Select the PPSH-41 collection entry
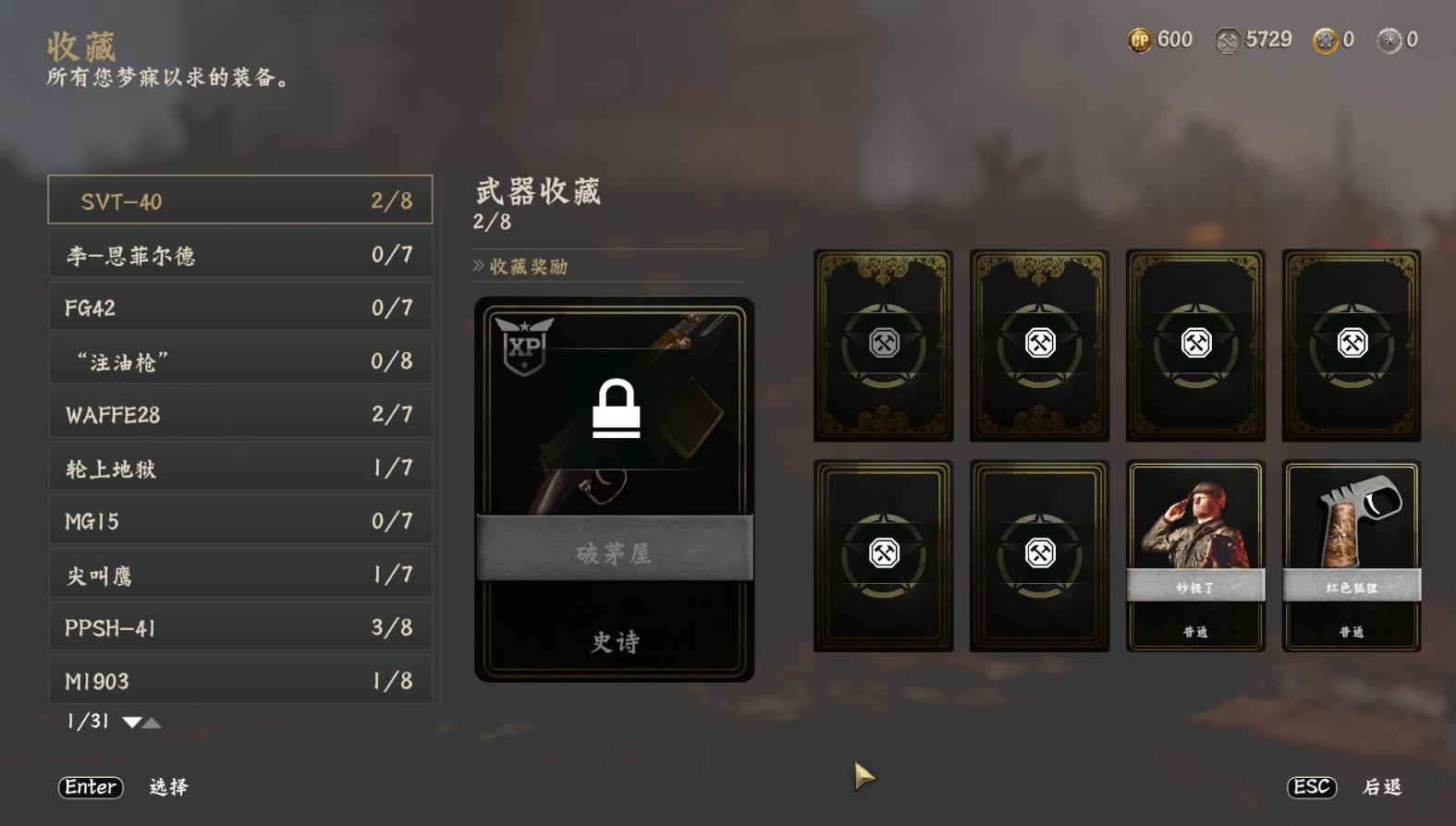Image resolution: width=1456 pixels, height=826 pixels. [239, 627]
